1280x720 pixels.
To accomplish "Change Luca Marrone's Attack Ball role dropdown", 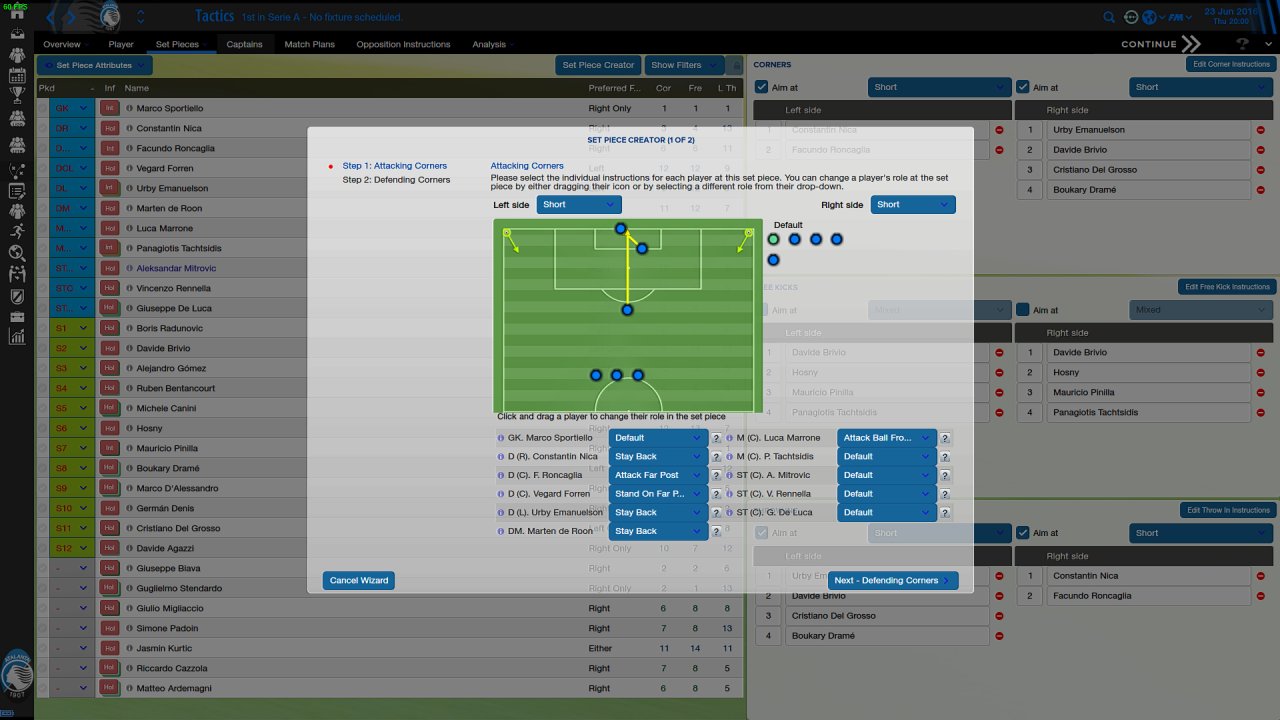I will (x=886, y=438).
